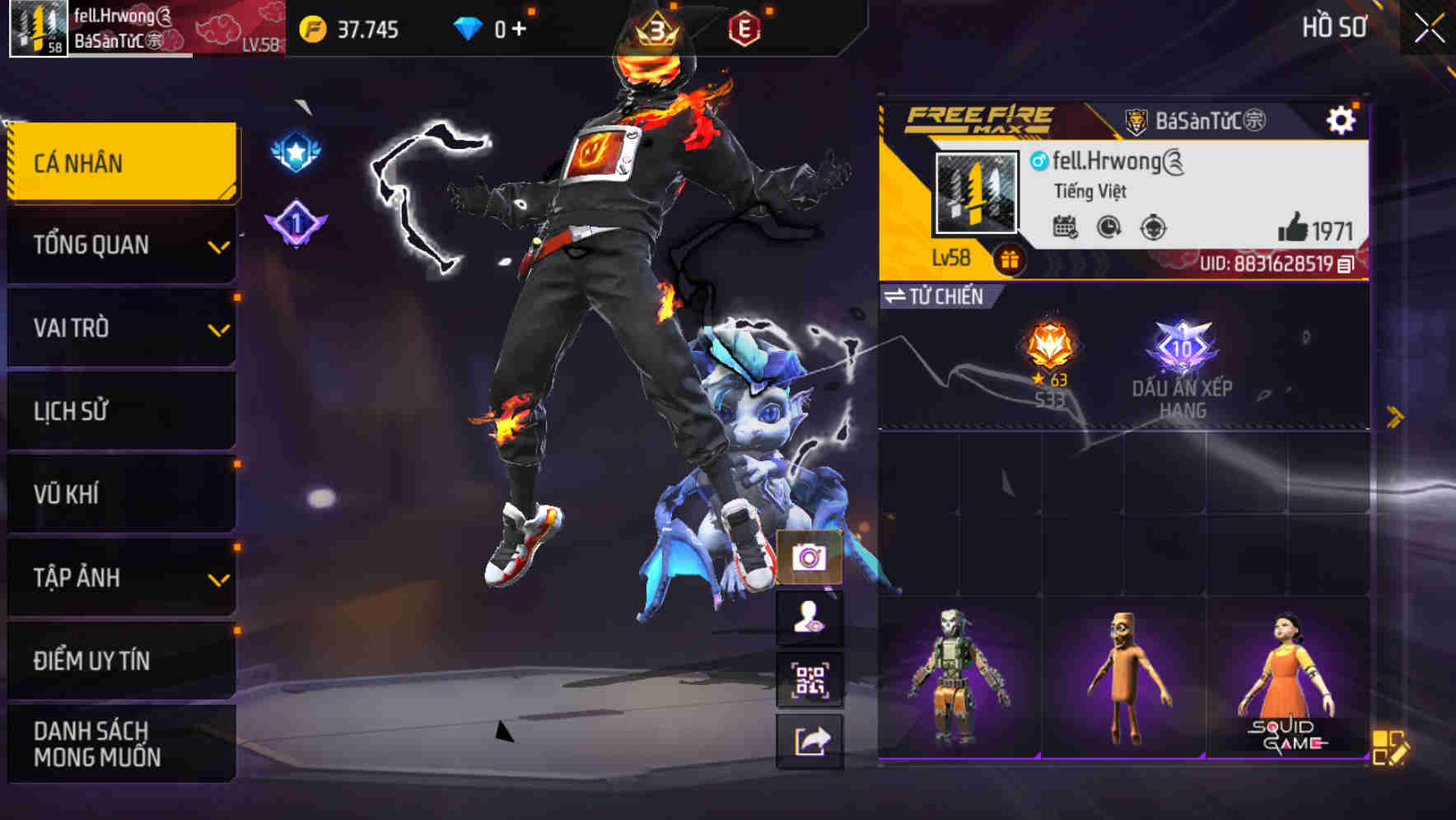Open the QR code scanner icon
Viewport: 1456px width, 820px height.
pyautogui.click(x=810, y=679)
